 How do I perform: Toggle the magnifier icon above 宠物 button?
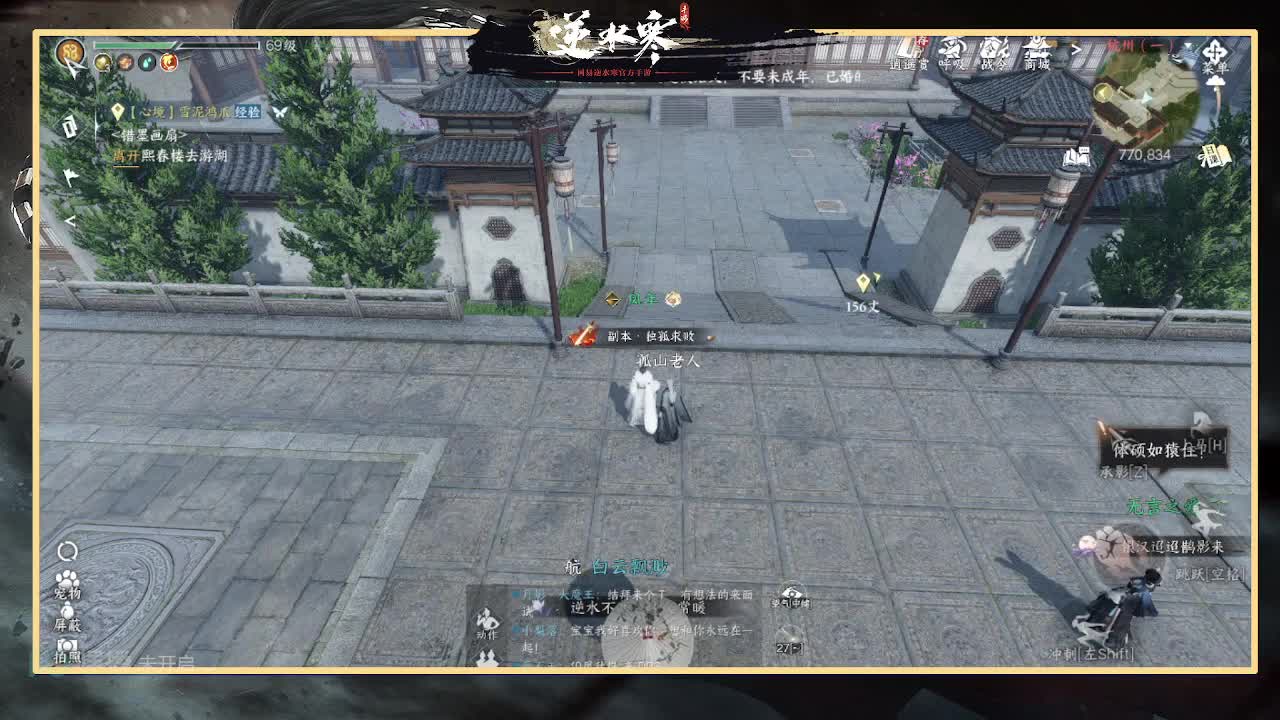tap(67, 551)
